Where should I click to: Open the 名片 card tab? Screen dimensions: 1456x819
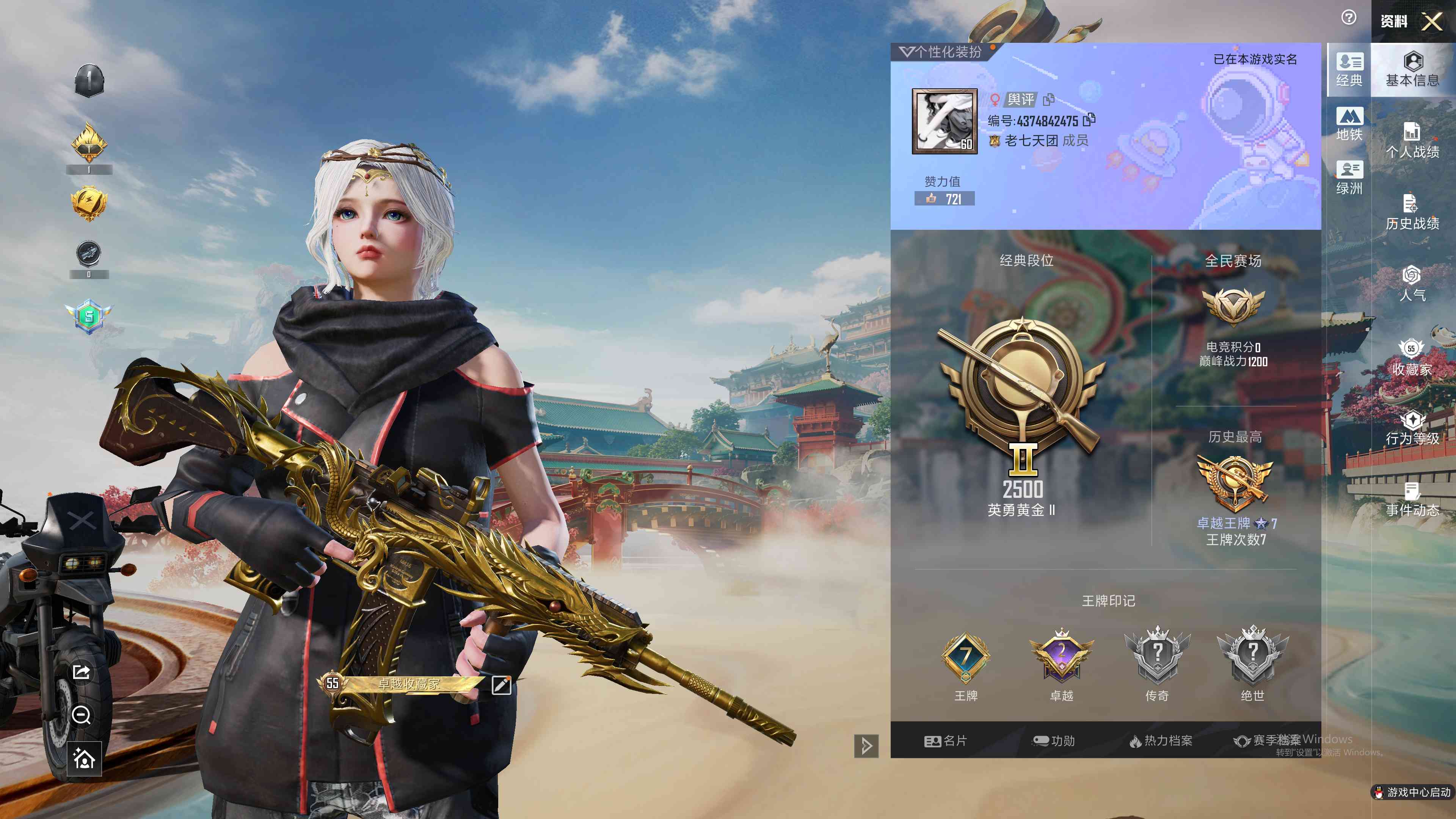(946, 741)
